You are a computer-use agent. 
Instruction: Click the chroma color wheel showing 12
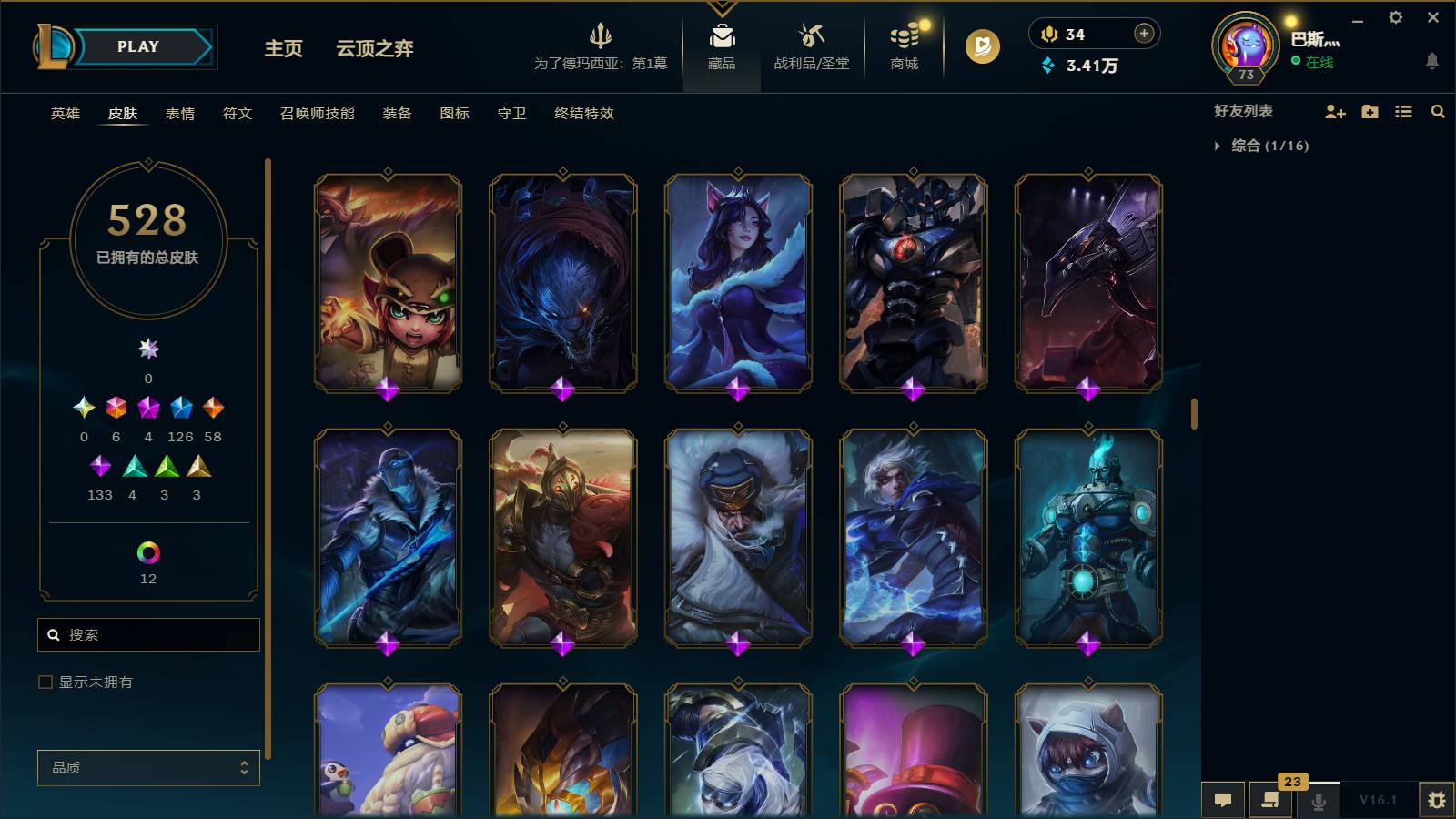point(147,551)
